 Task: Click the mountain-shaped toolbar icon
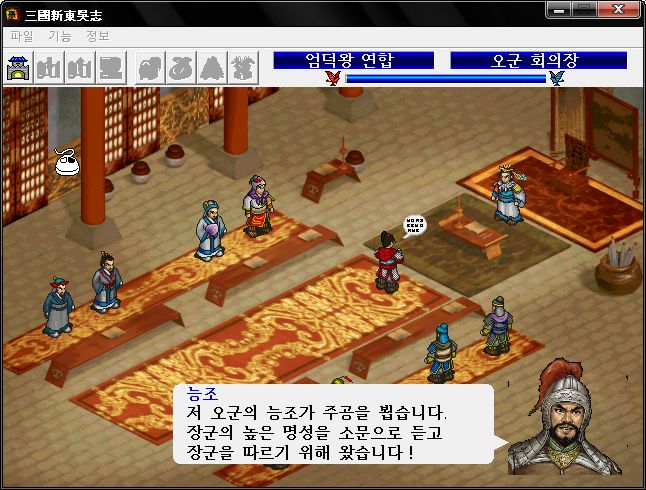pos(212,67)
